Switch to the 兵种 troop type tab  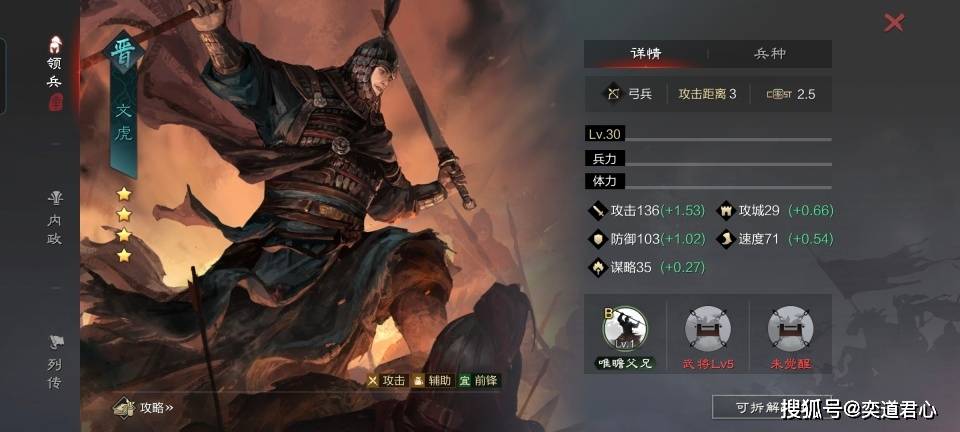tap(769, 54)
